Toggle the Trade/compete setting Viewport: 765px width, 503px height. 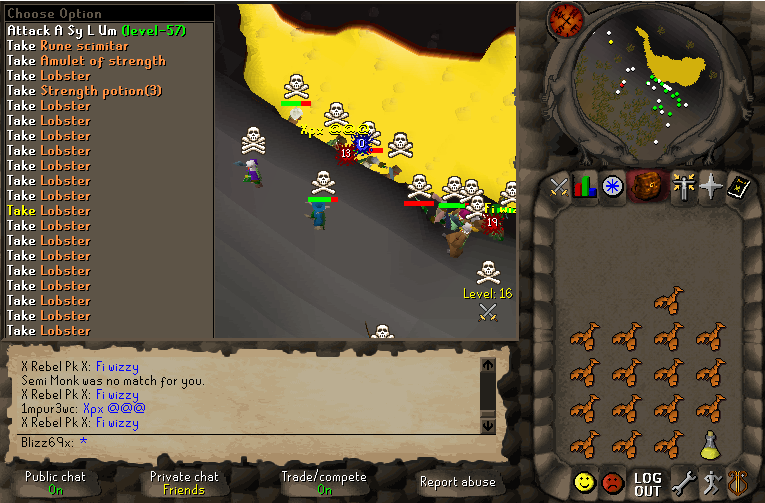point(324,483)
